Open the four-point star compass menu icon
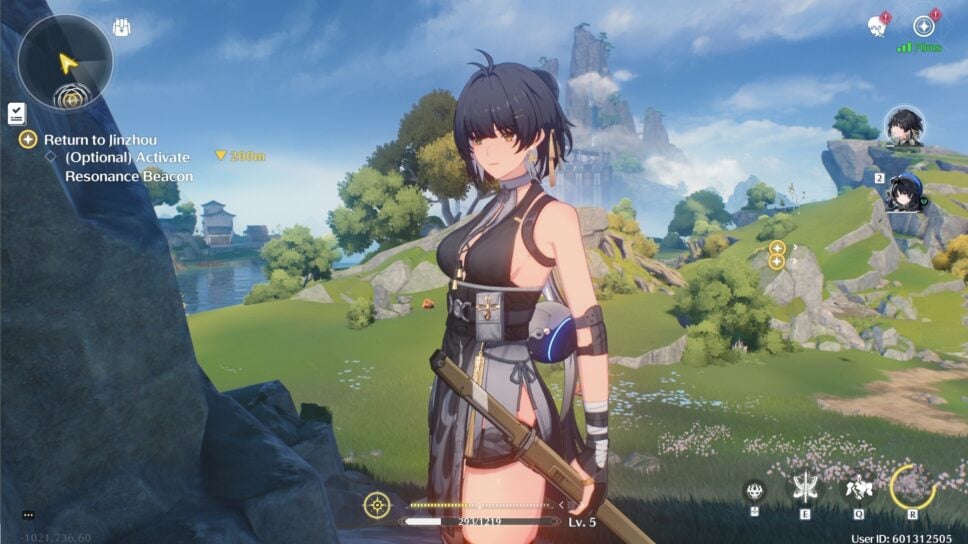The height and width of the screenshot is (544, 968). click(924, 26)
